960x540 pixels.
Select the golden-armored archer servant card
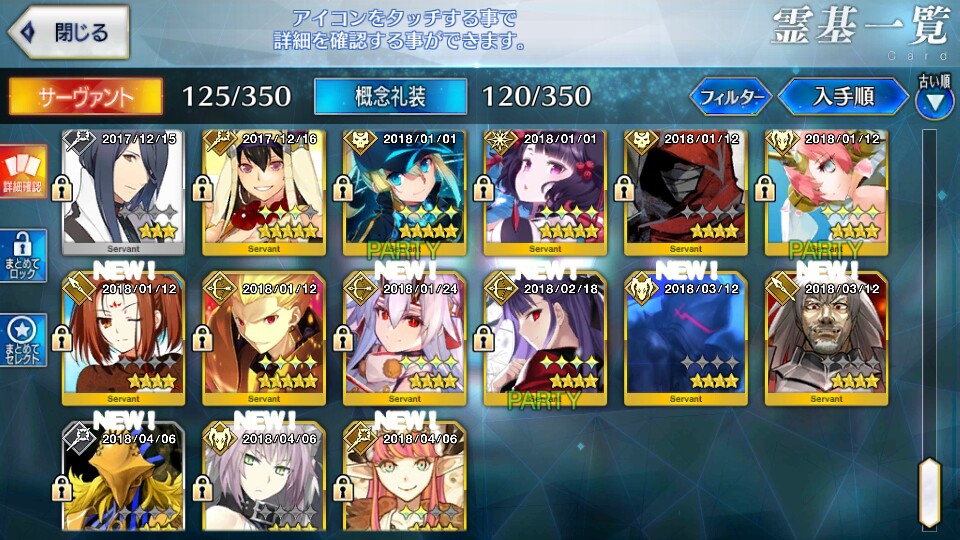pos(265,338)
